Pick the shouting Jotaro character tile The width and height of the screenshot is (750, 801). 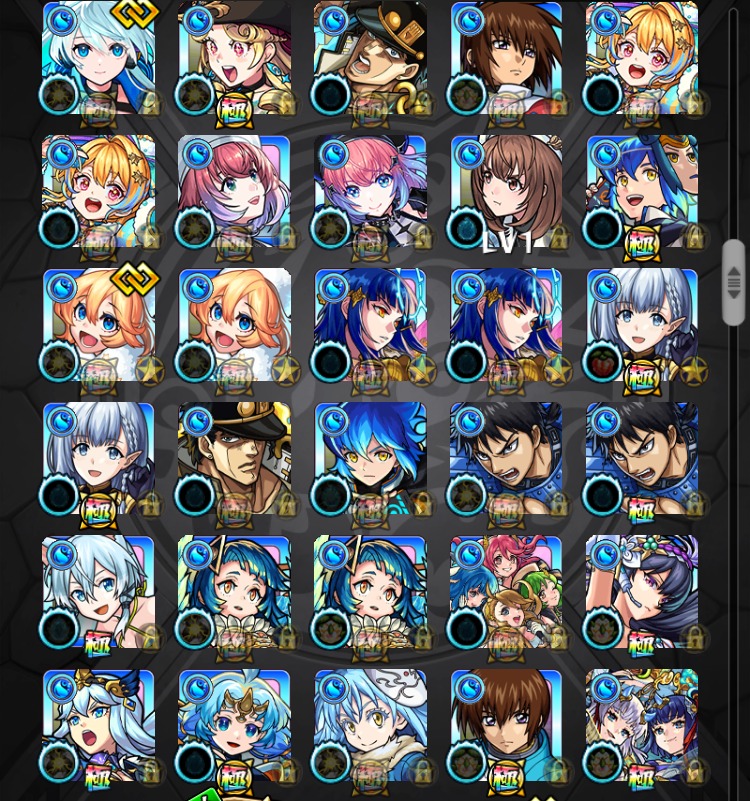click(x=370, y=58)
